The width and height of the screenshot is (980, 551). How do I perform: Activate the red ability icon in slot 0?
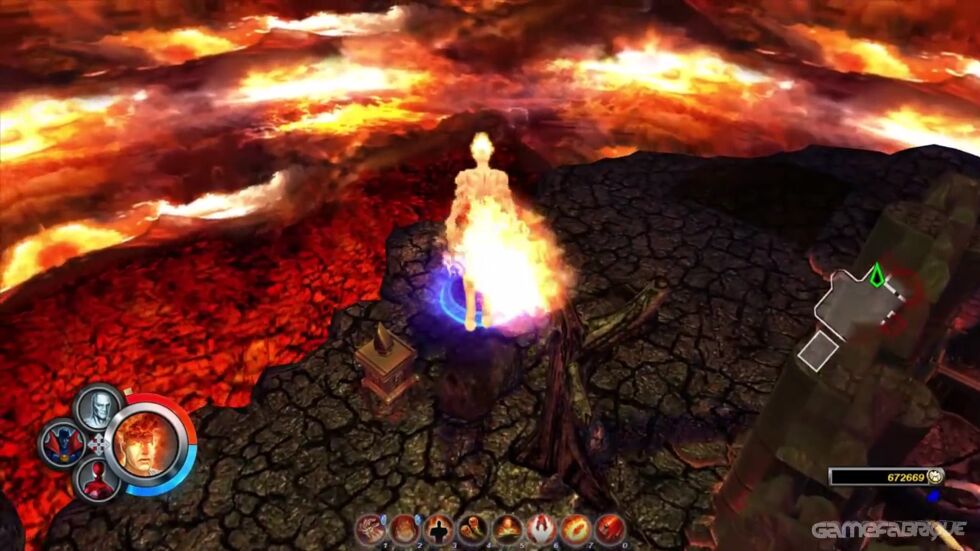(609, 528)
